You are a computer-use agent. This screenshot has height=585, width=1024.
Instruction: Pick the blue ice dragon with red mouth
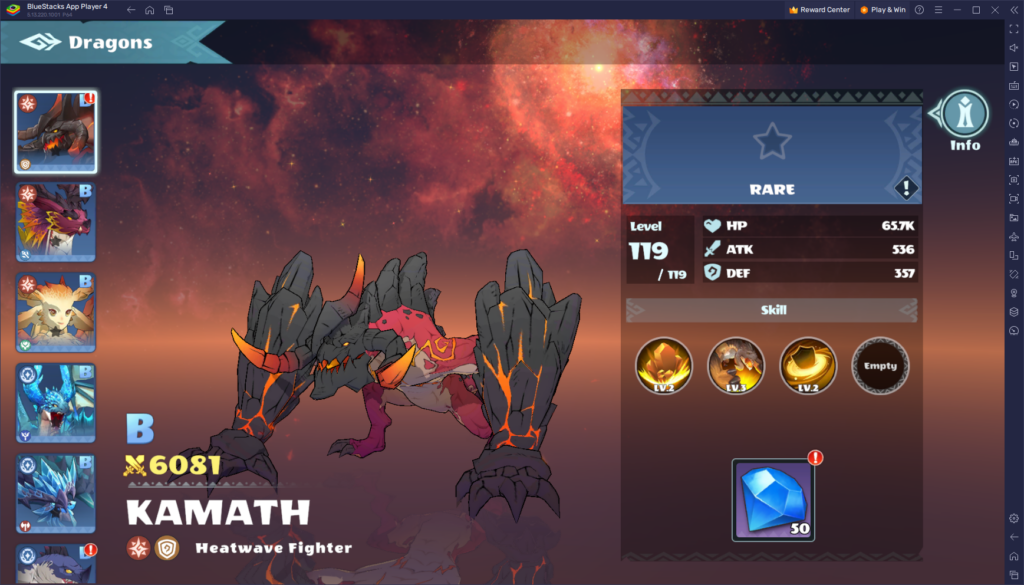coord(56,402)
